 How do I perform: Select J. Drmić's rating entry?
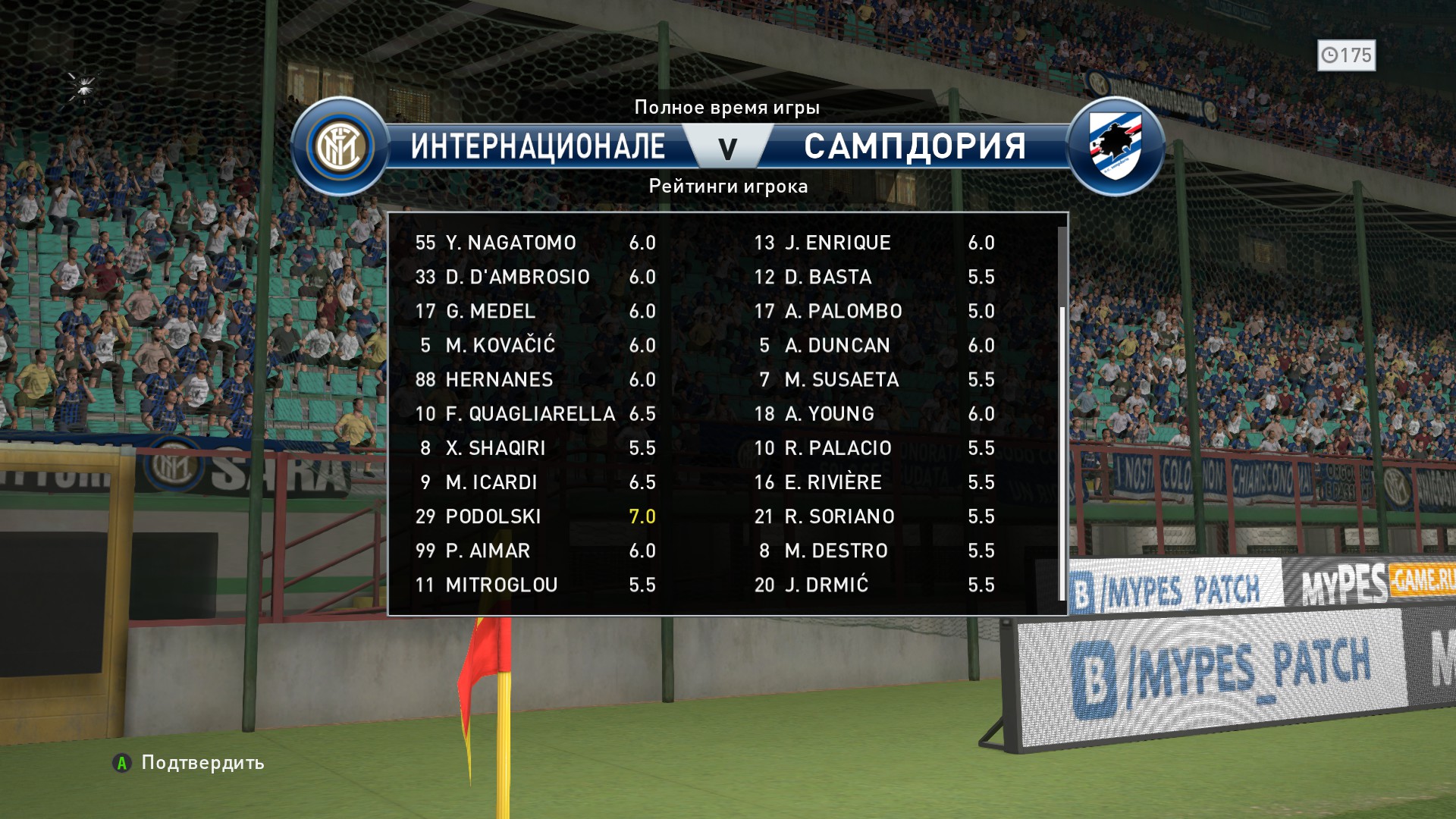[x=826, y=585]
